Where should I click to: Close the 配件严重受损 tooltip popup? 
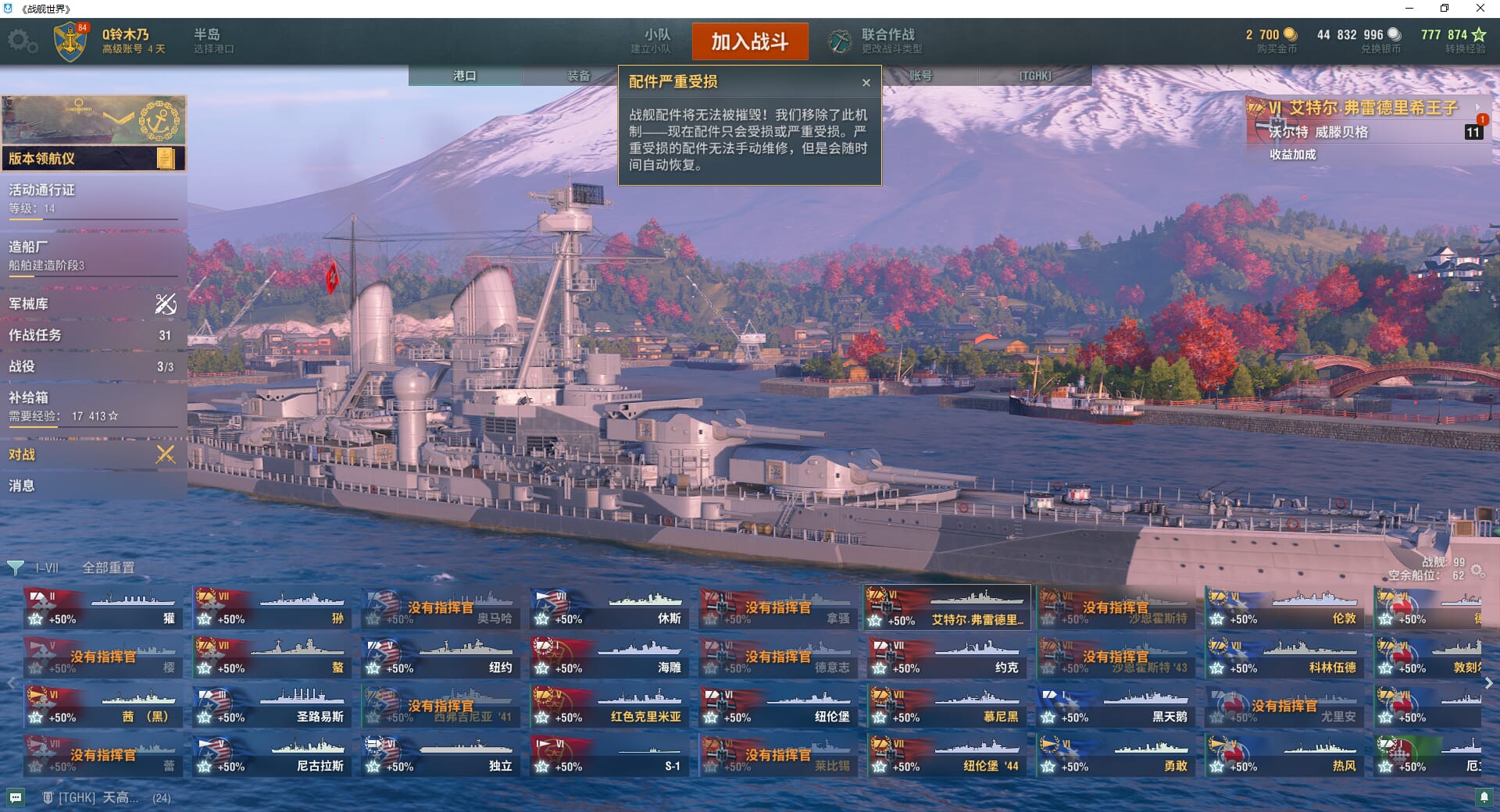coord(866,83)
